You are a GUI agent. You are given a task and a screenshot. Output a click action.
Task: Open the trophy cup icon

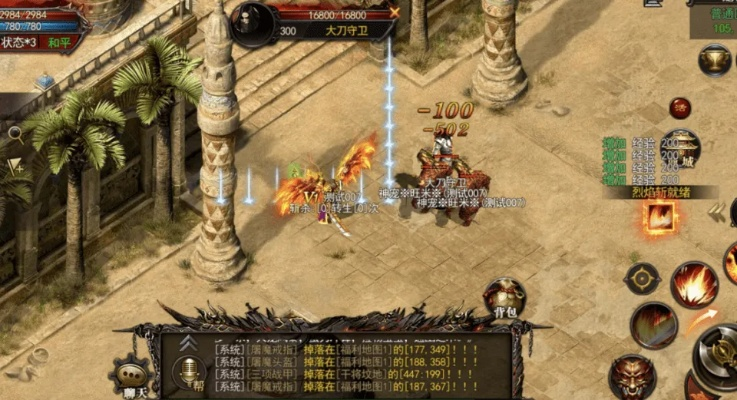pyautogui.click(x=715, y=62)
